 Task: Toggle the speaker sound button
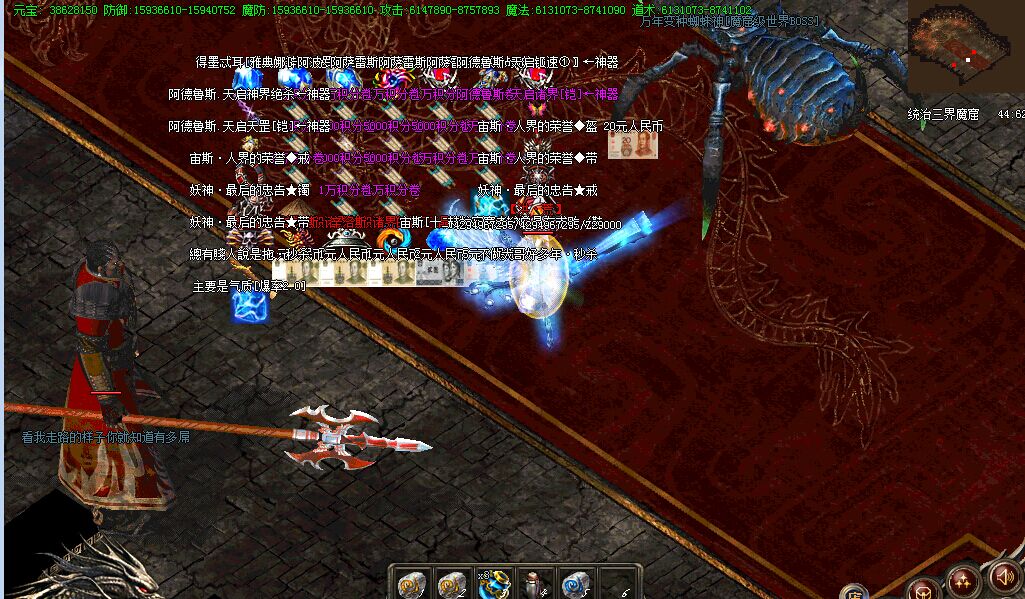(1006, 577)
